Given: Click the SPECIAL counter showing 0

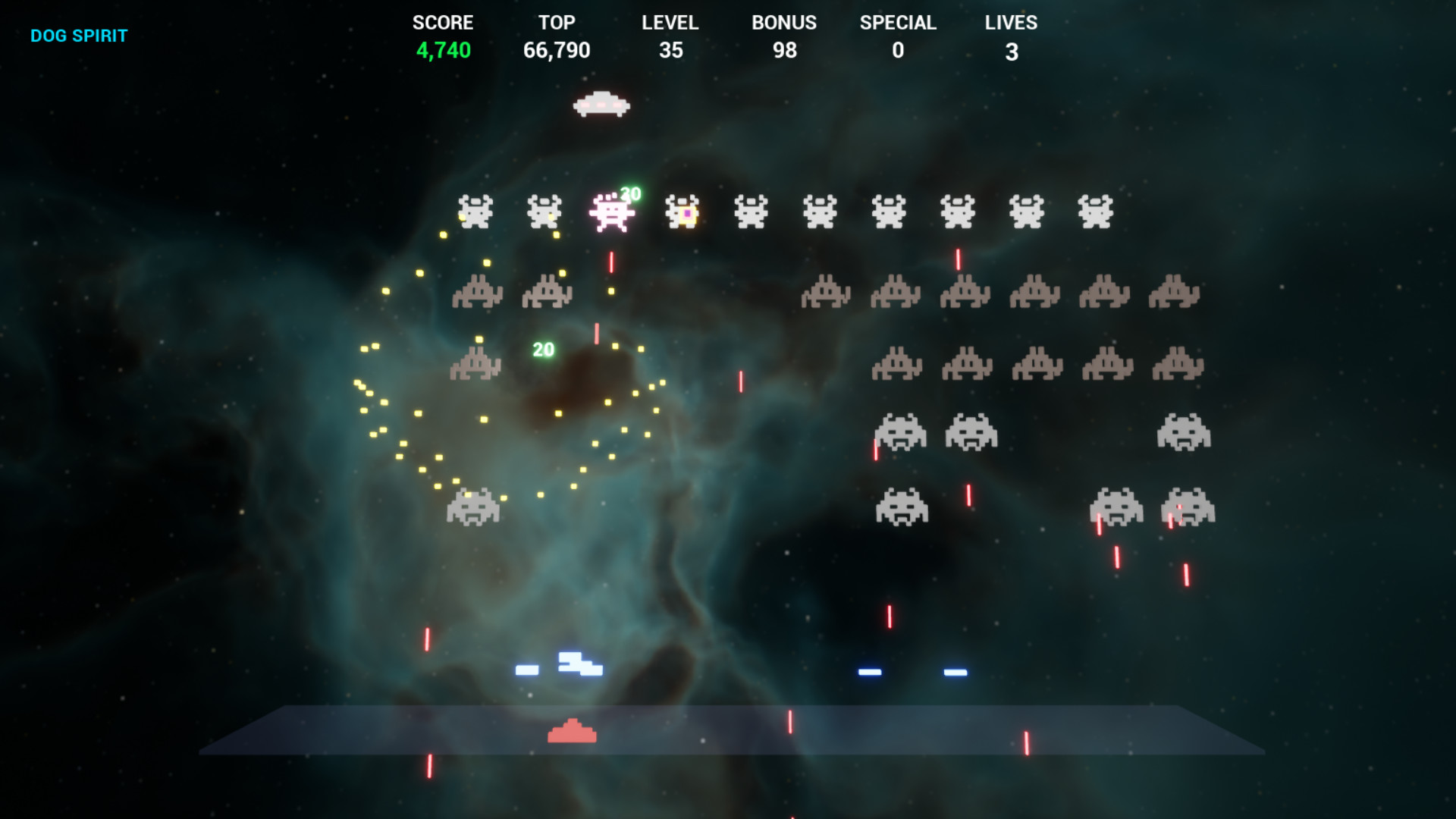Looking at the screenshot, I should 898,51.
